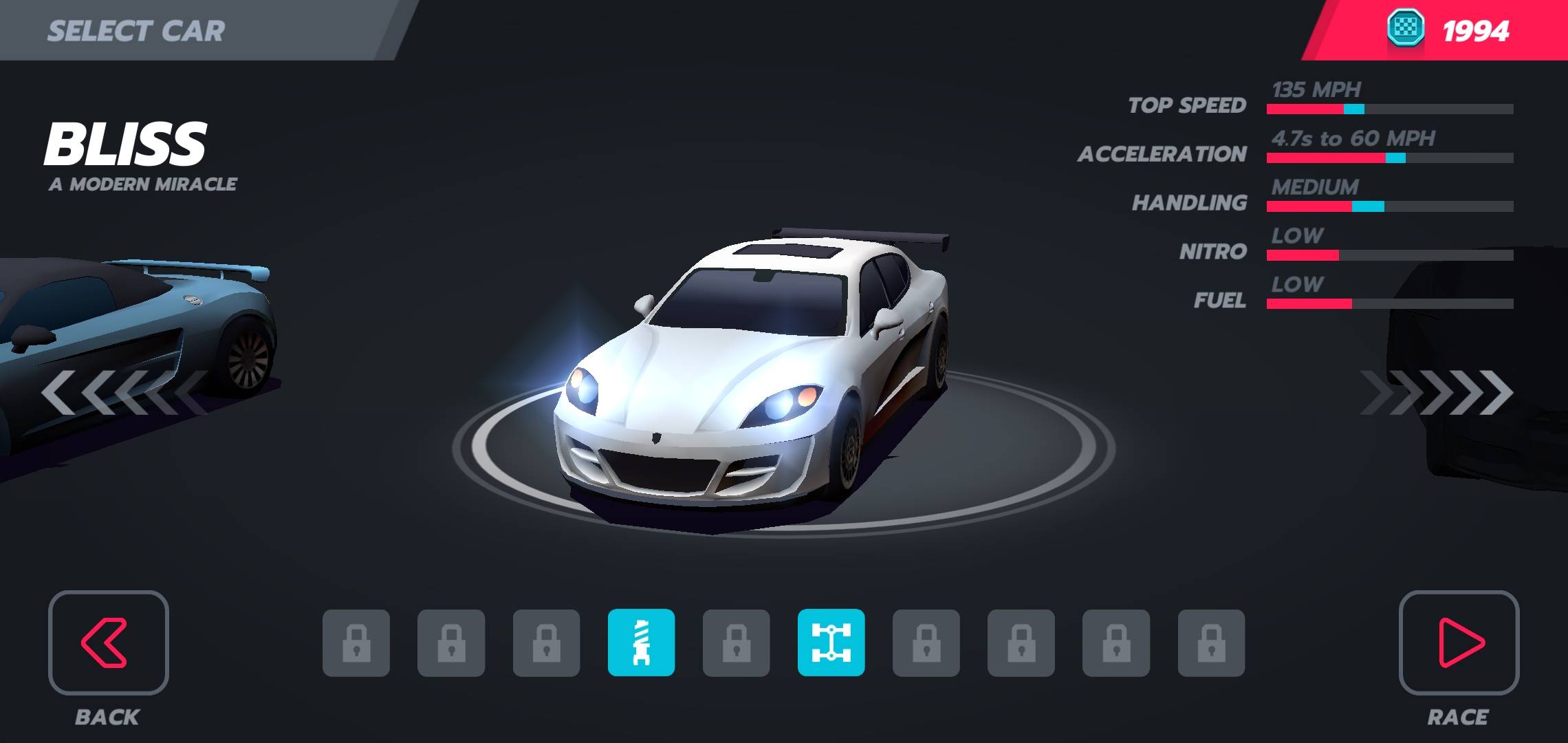
Task: Go back with the red arrow button
Action: (x=108, y=643)
